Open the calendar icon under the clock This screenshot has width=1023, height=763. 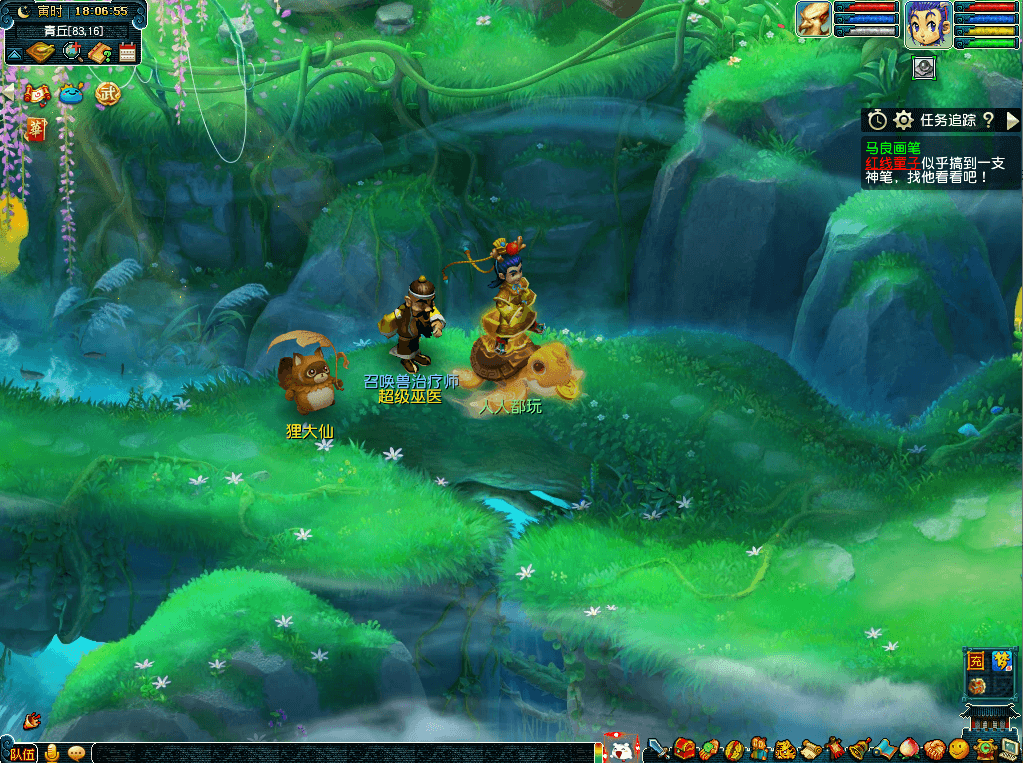[x=127, y=54]
